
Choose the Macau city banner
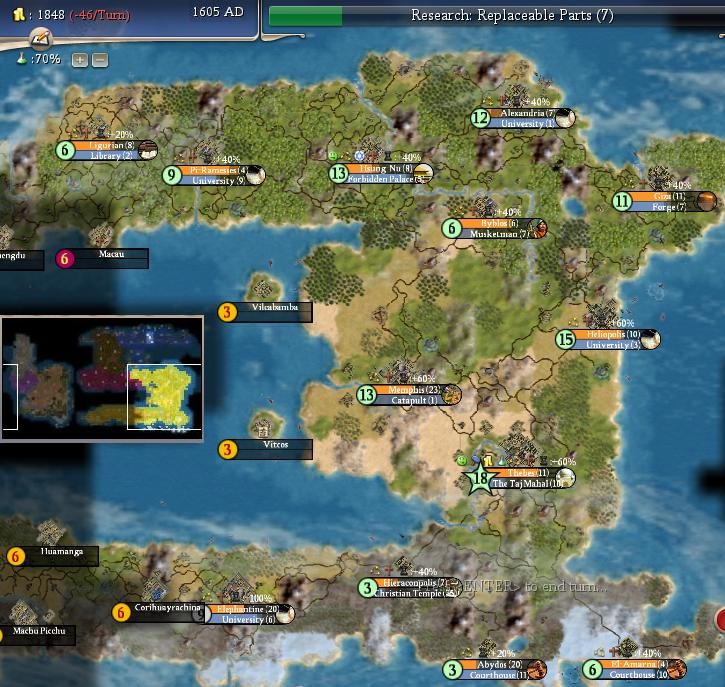pos(110,255)
